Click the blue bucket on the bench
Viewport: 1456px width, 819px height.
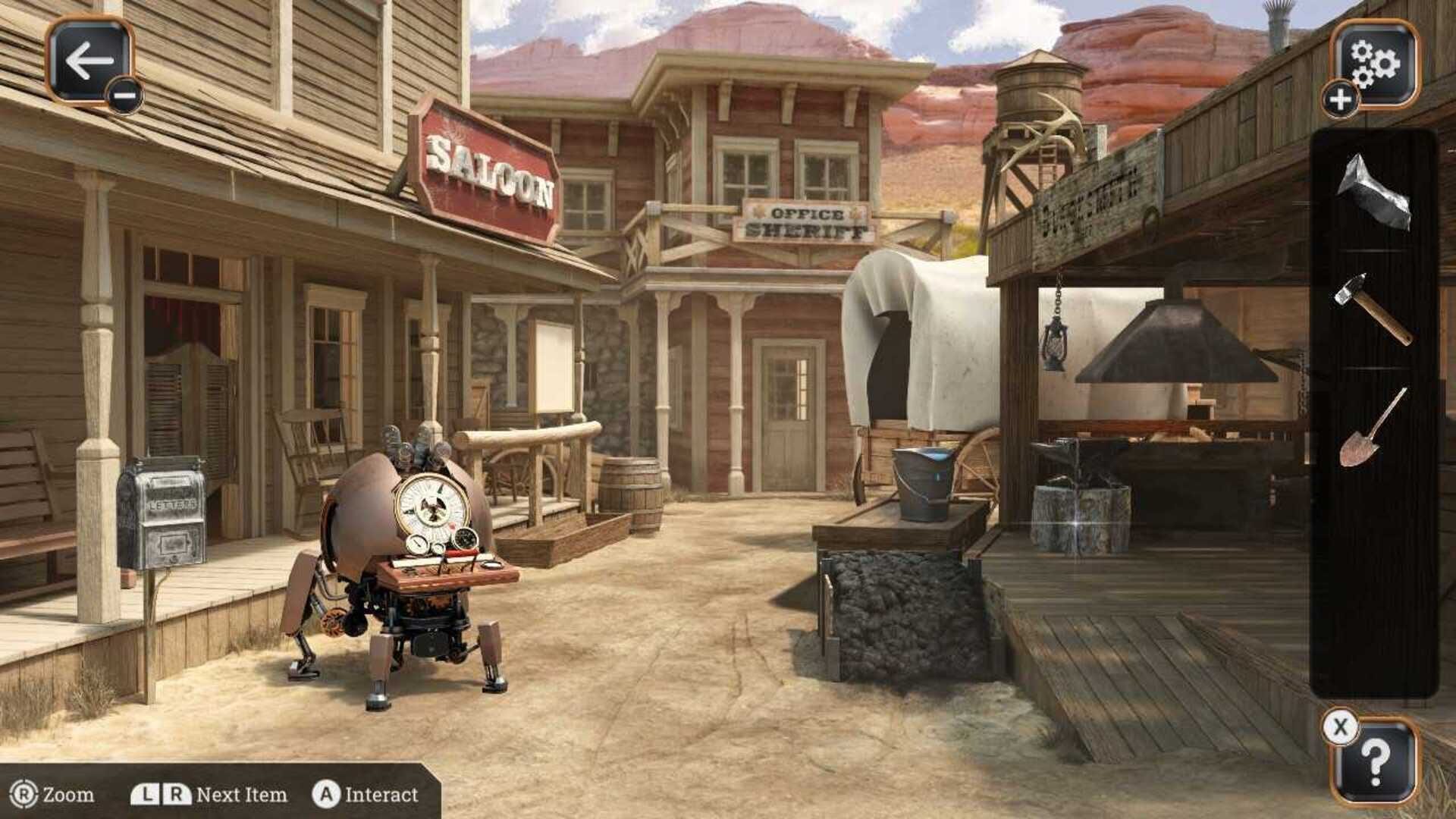pos(924,482)
